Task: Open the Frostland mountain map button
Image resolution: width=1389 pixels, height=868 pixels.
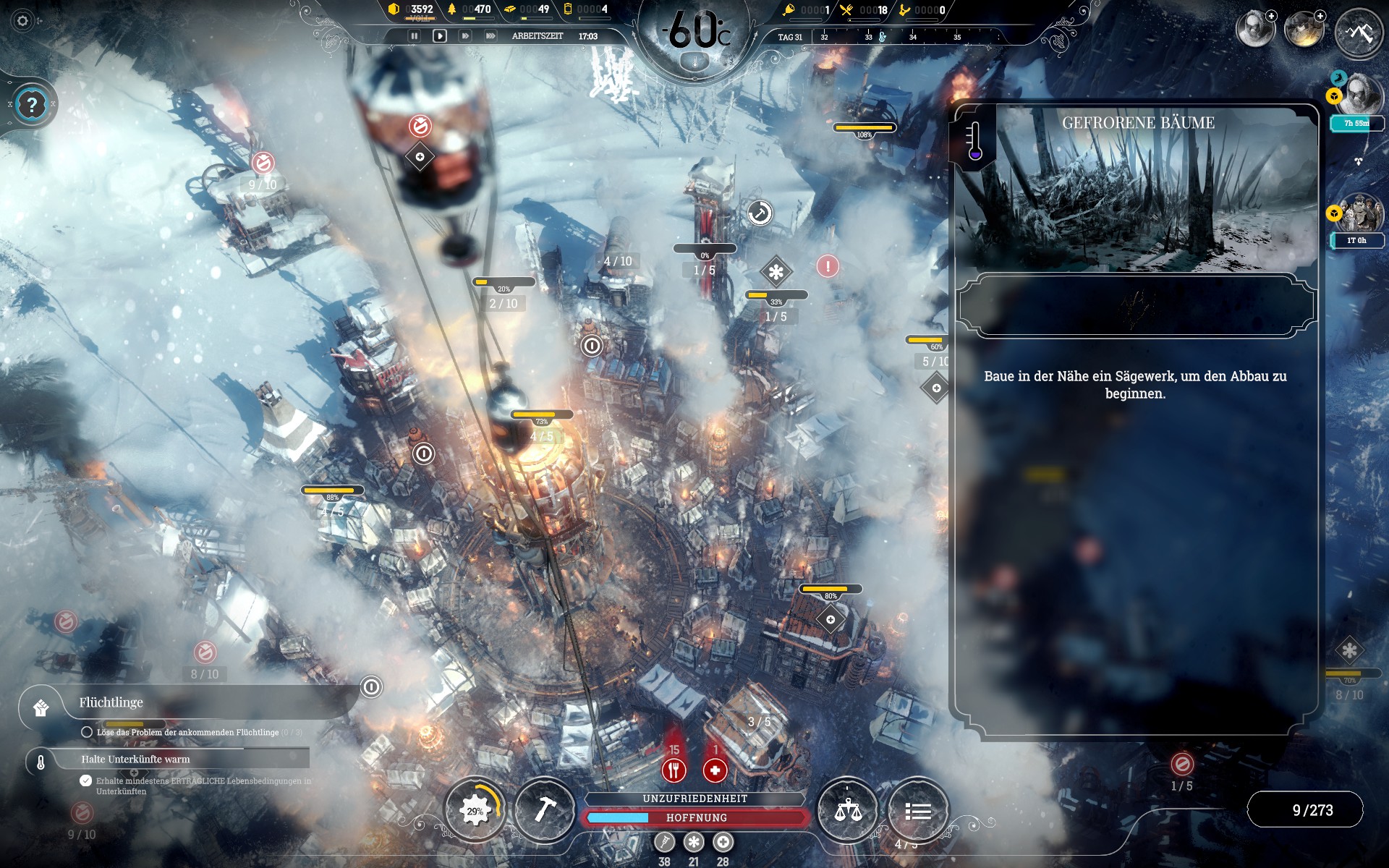Action: point(1359,32)
